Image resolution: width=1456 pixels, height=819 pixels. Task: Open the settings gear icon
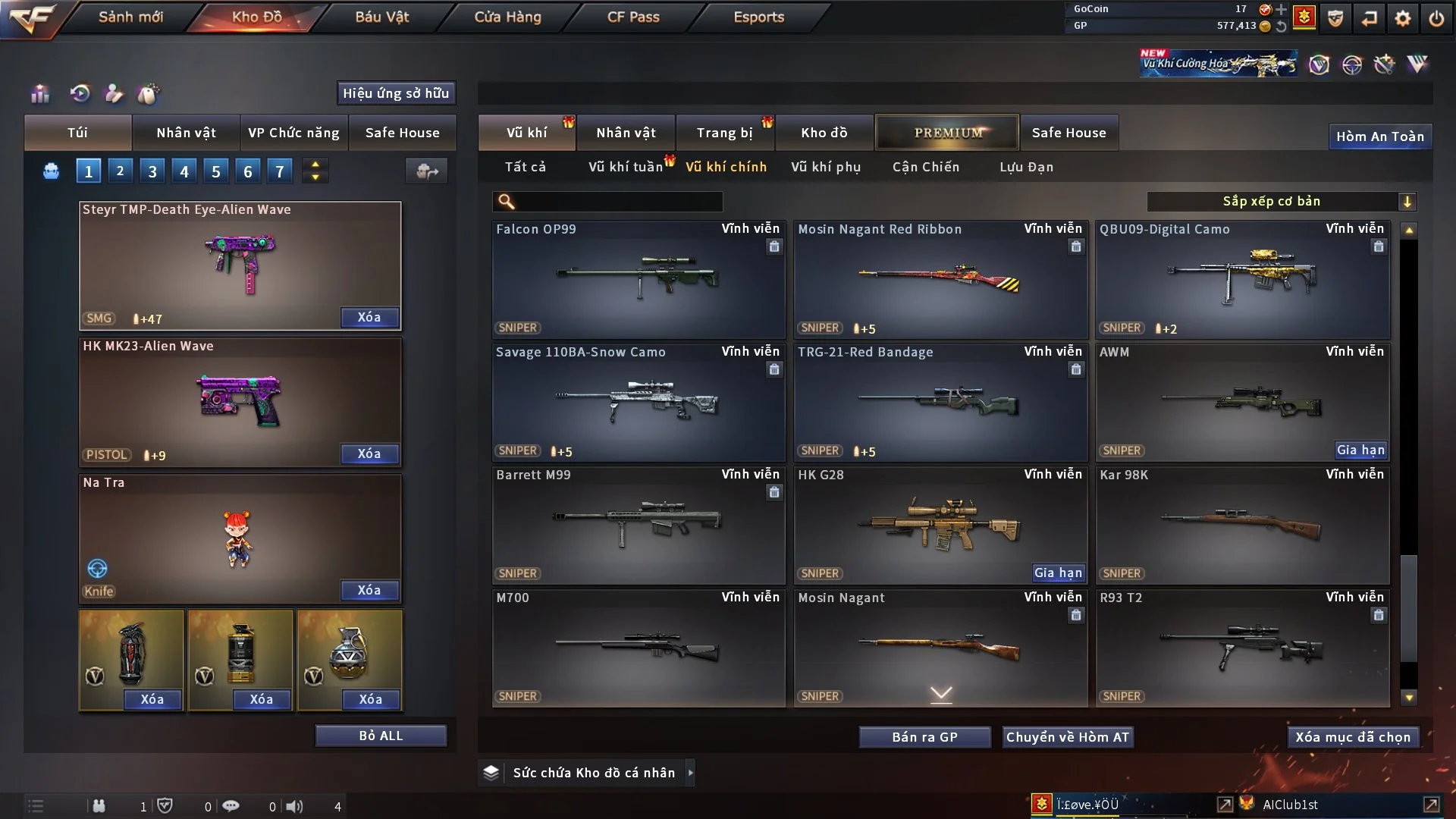tap(1403, 18)
